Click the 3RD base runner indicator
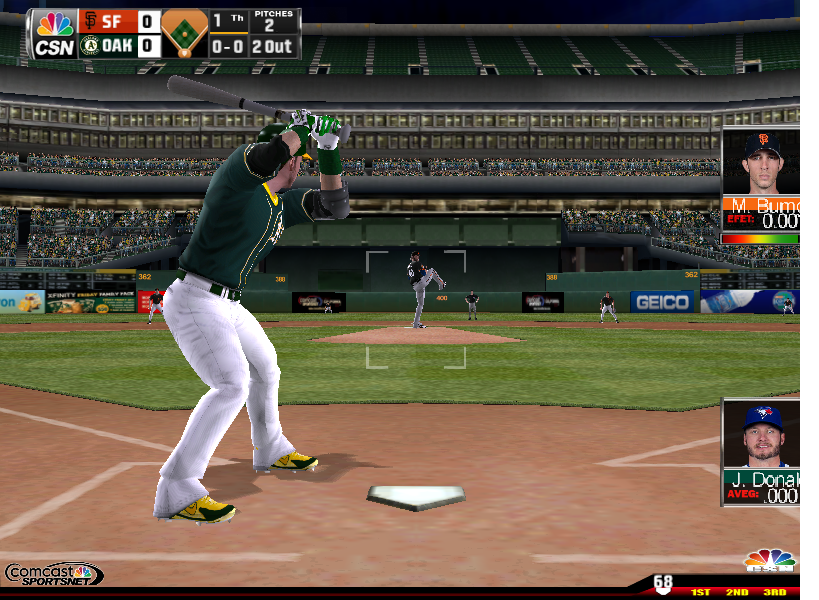The height and width of the screenshot is (600, 819). [774, 592]
